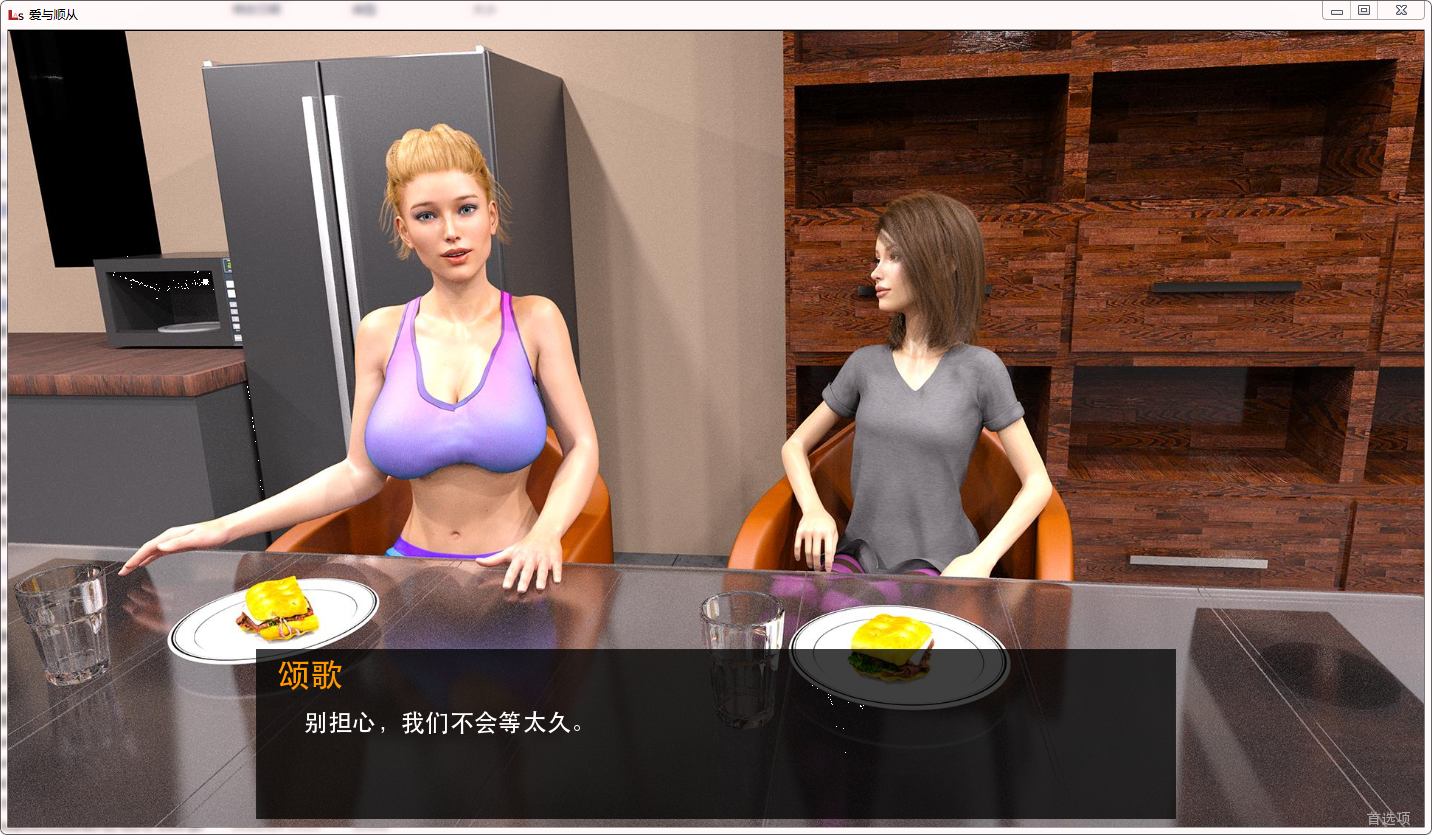
Task: Close the game window
Action: pos(1402,10)
